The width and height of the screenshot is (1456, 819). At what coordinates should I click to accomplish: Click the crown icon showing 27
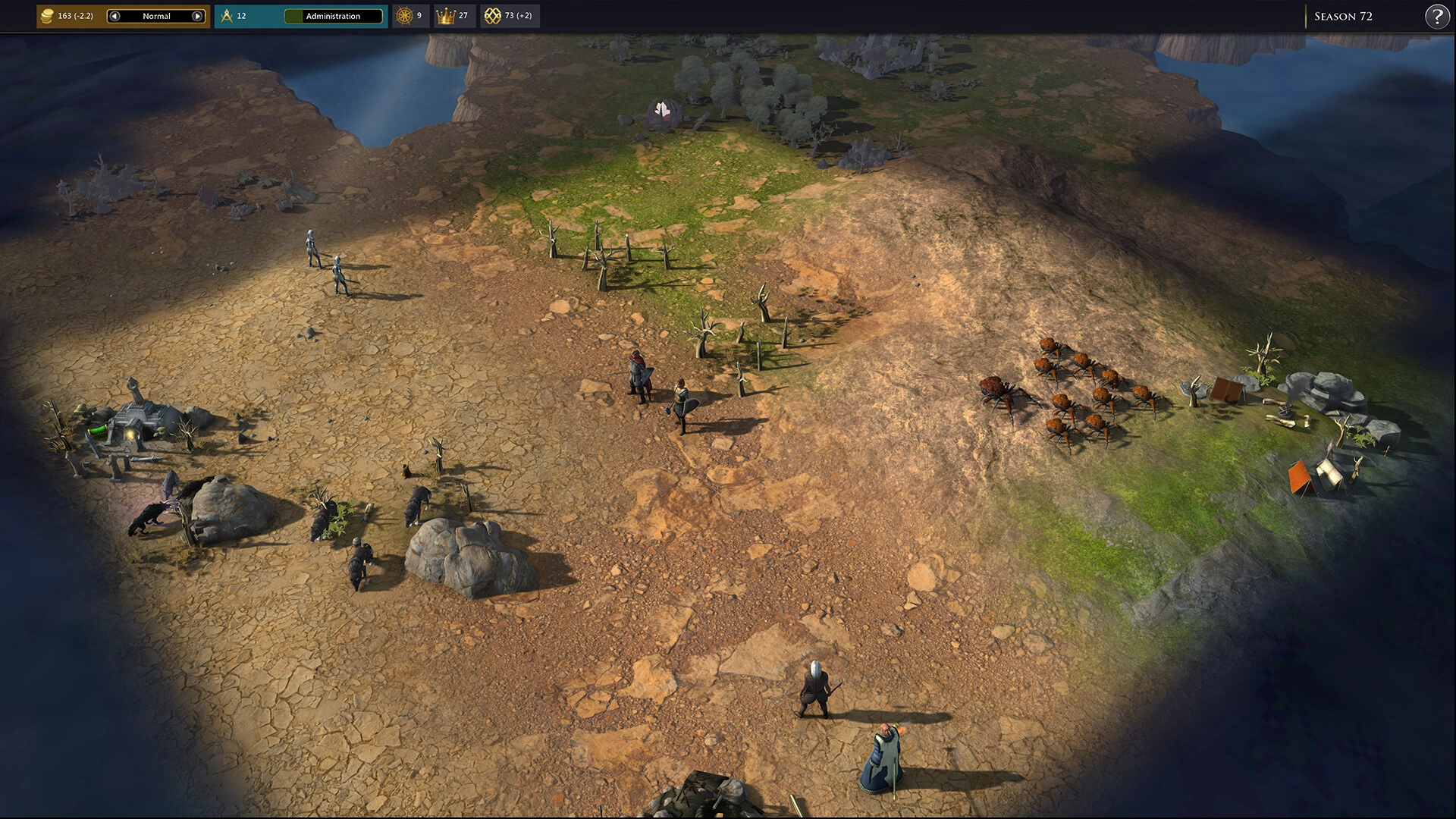(x=446, y=15)
